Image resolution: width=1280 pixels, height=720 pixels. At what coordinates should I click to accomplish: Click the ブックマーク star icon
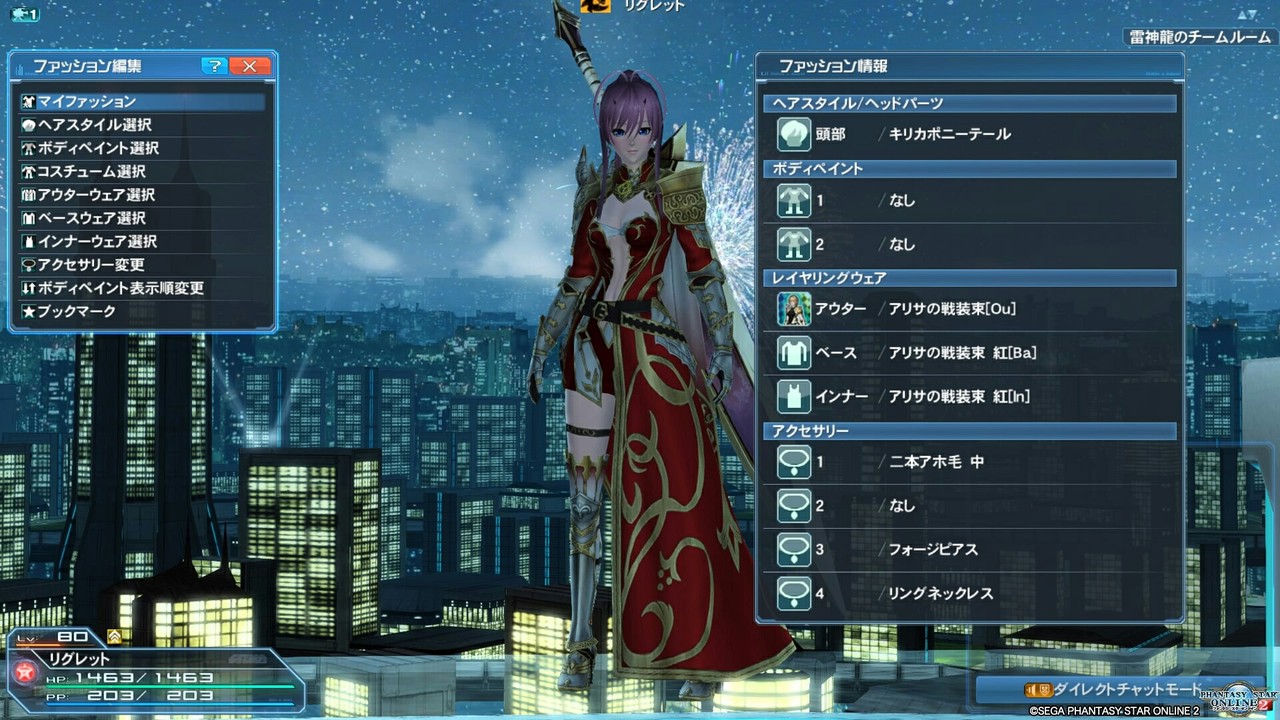click(x=30, y=310)
